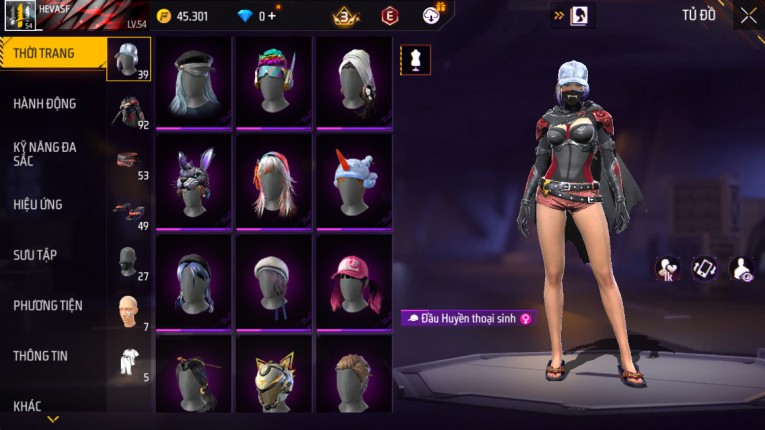Screen dimensions: 765x430
Task: Open the SƯU TẬP tab
Action: point(36,255)
